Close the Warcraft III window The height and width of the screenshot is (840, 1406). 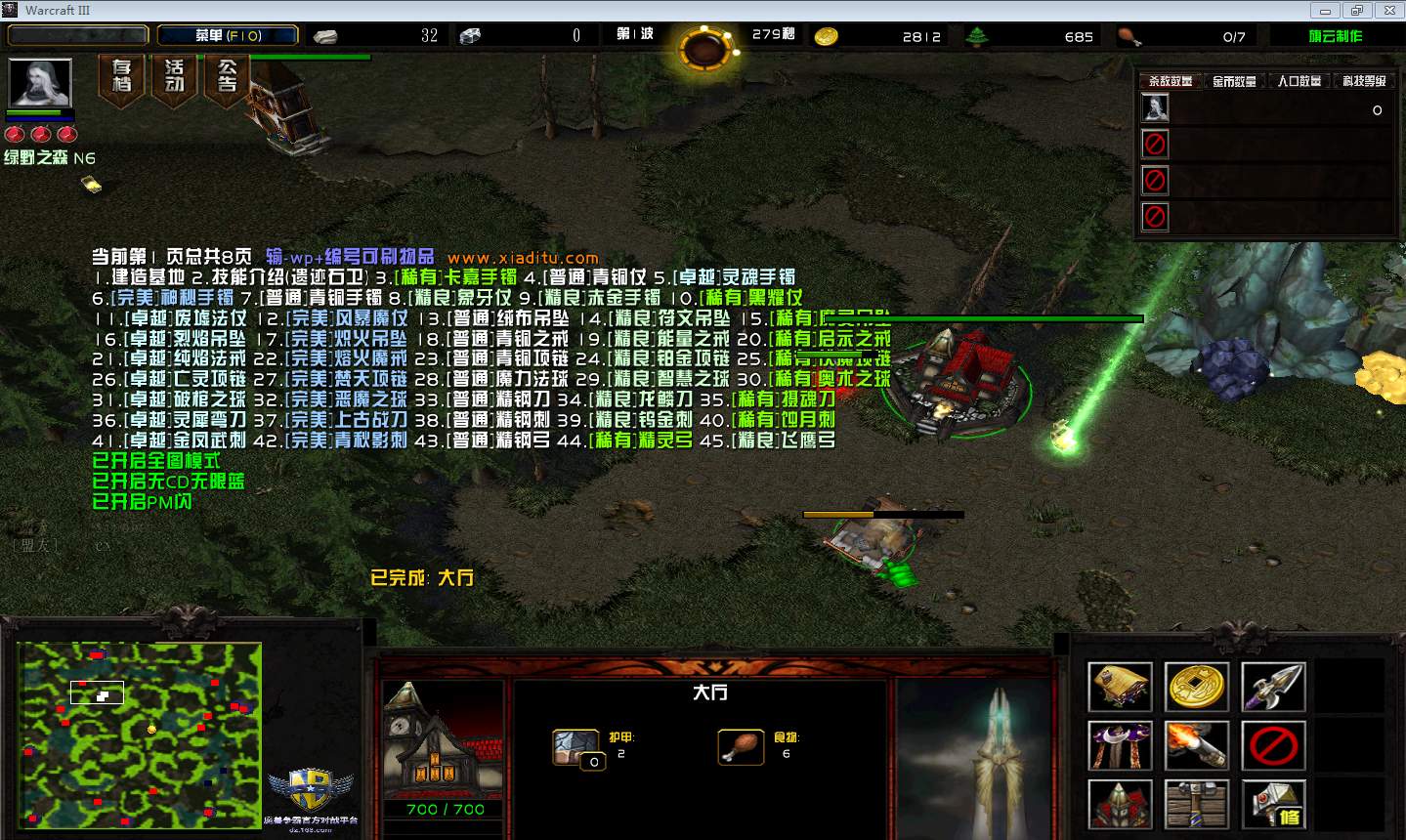click(1385, 10)
